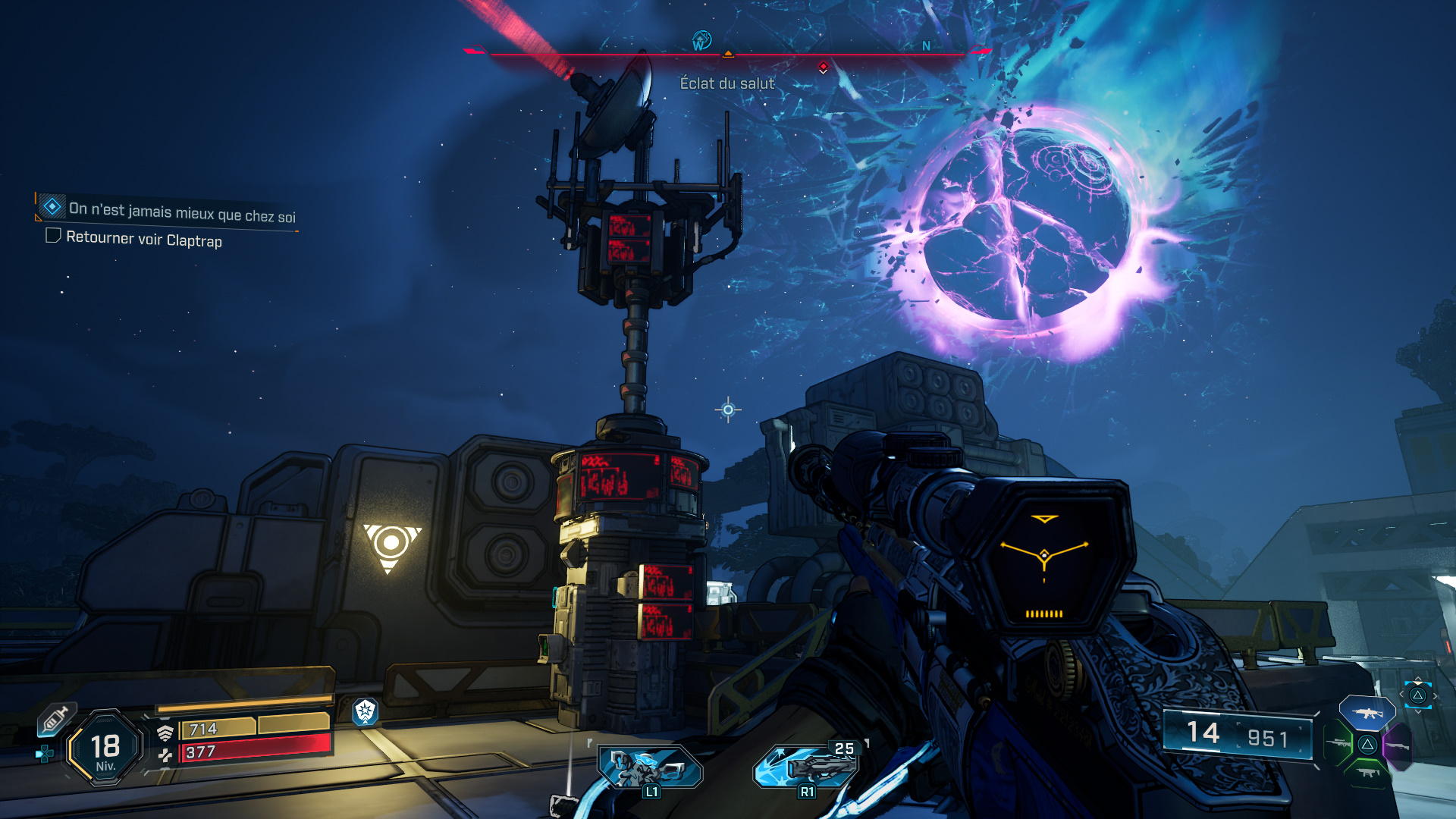The height and width of the screenshot is (819, 1456).
Task: Use the syringe repkit icon
Action: (x=55, y=719)
